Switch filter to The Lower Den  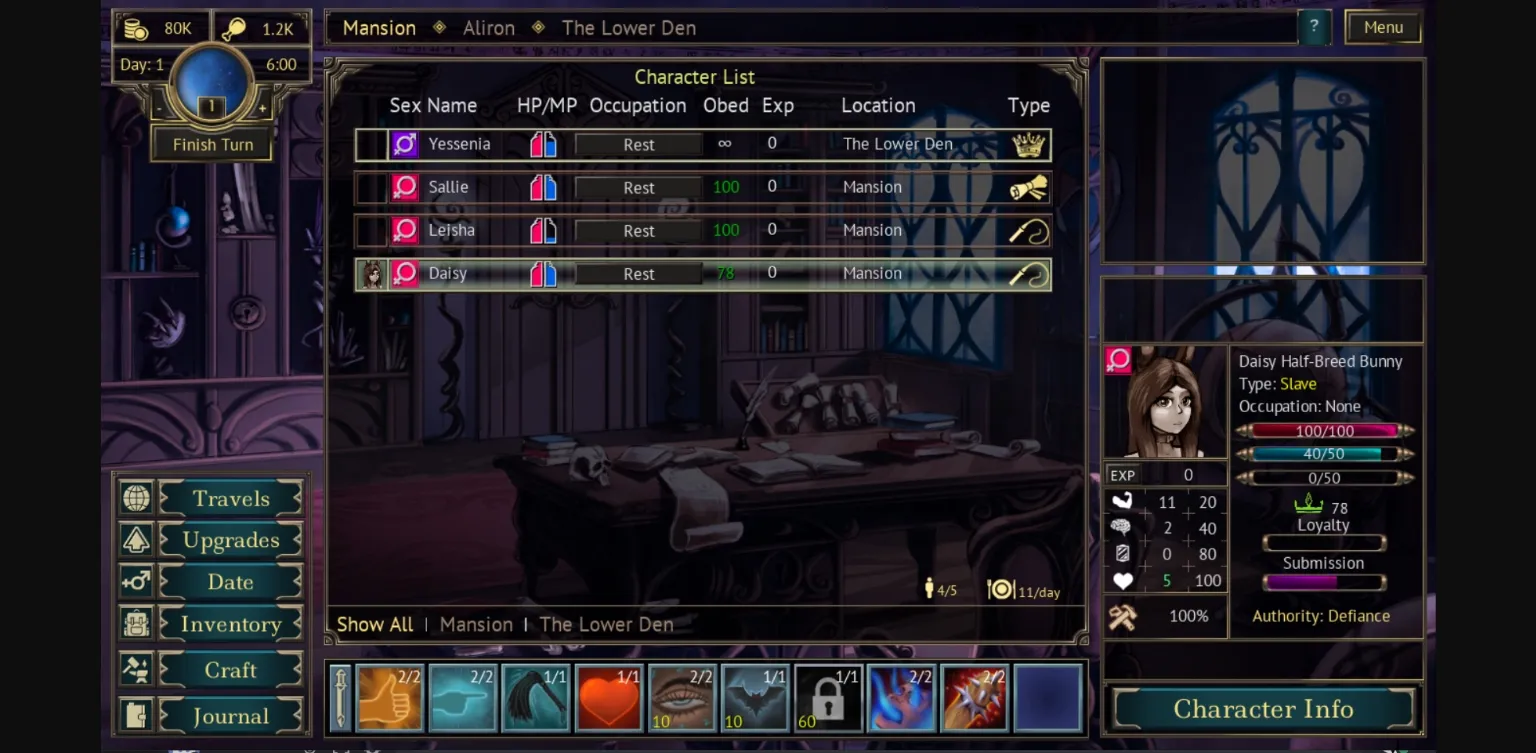606,624
